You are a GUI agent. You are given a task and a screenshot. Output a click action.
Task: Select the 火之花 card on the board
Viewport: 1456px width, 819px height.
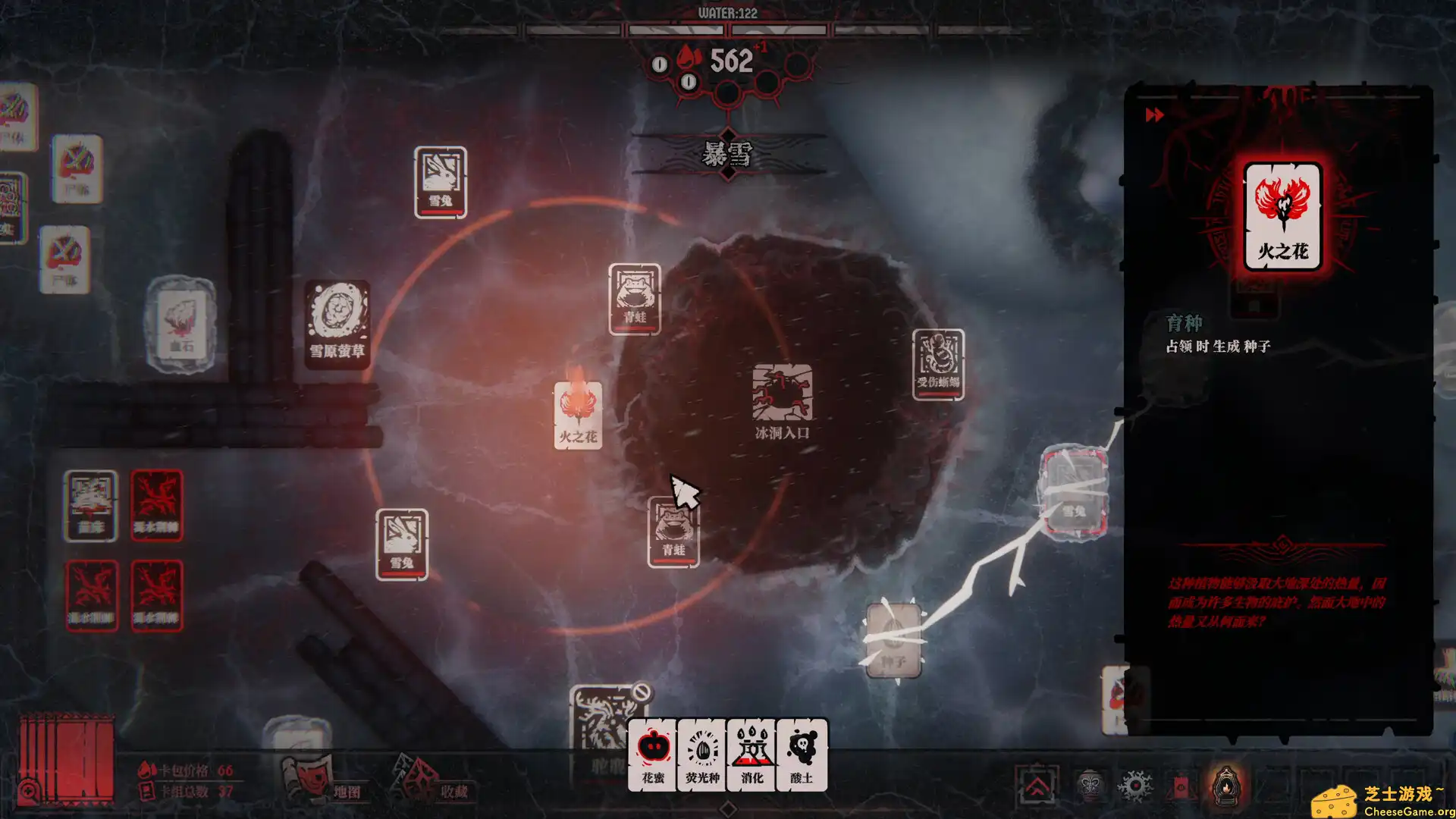[x=579, y=416]
